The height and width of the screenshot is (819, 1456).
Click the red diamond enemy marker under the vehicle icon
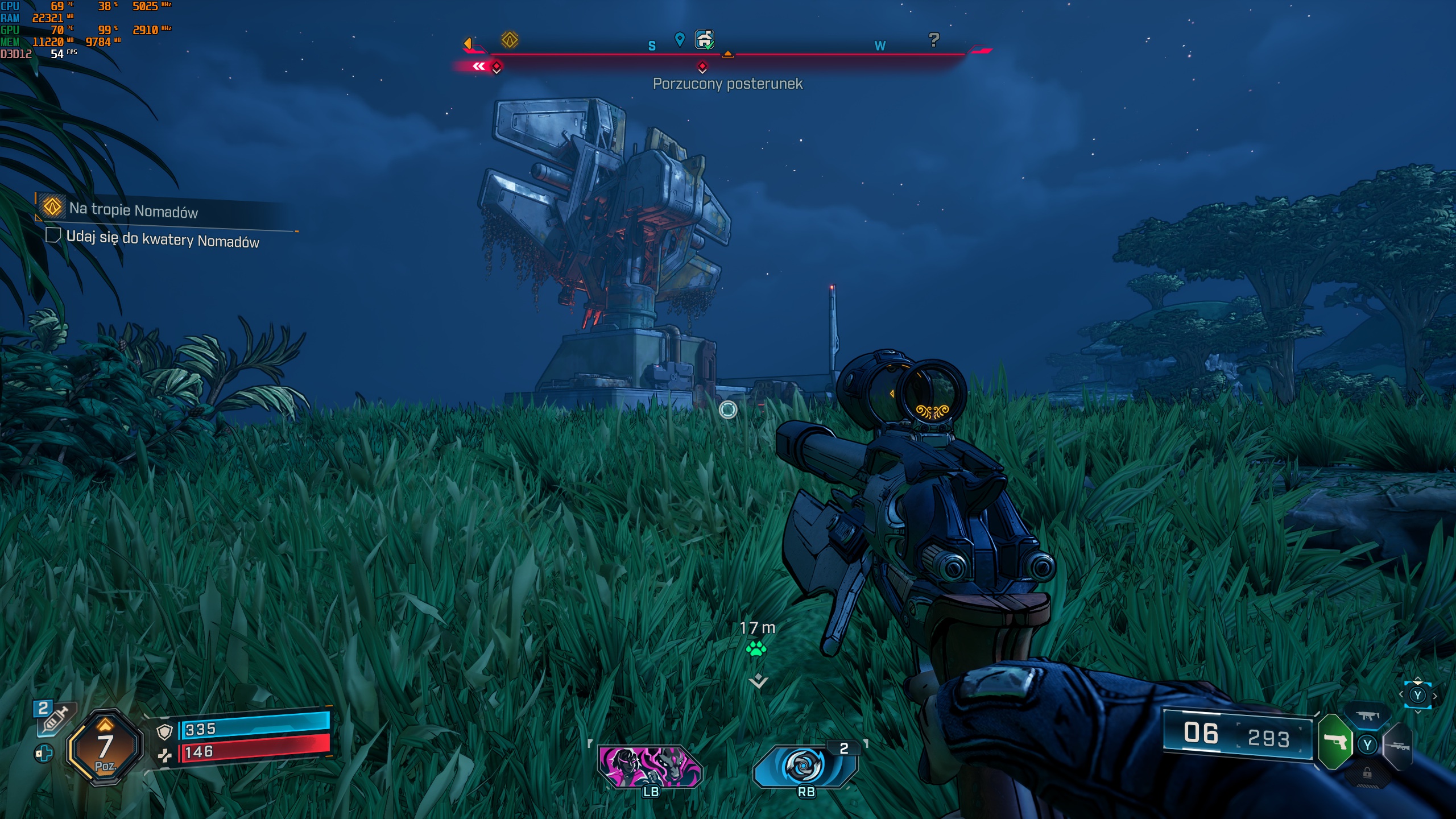[x=702, y=67]
